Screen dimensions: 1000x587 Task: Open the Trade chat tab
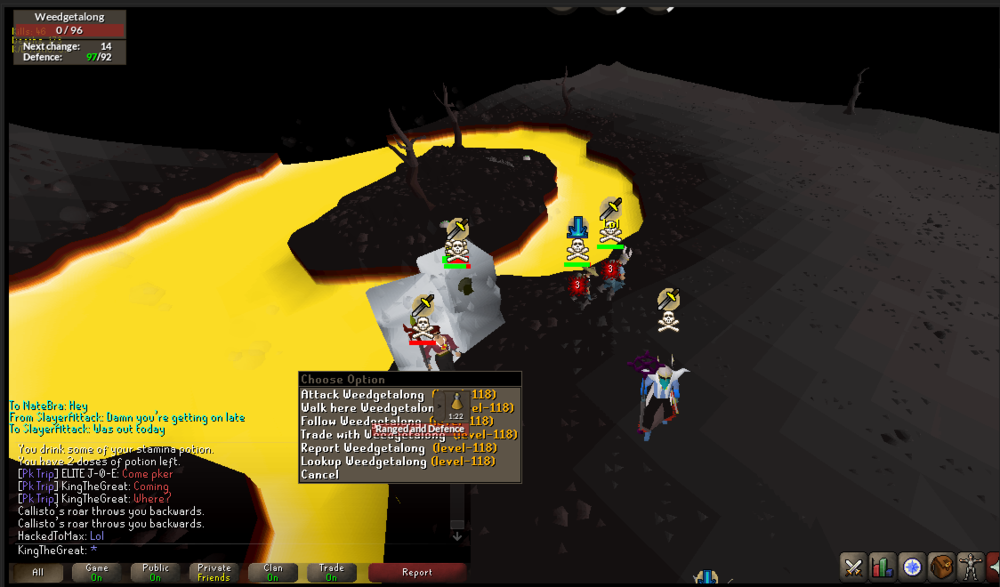pyautogui.click(x=331, y=573)
